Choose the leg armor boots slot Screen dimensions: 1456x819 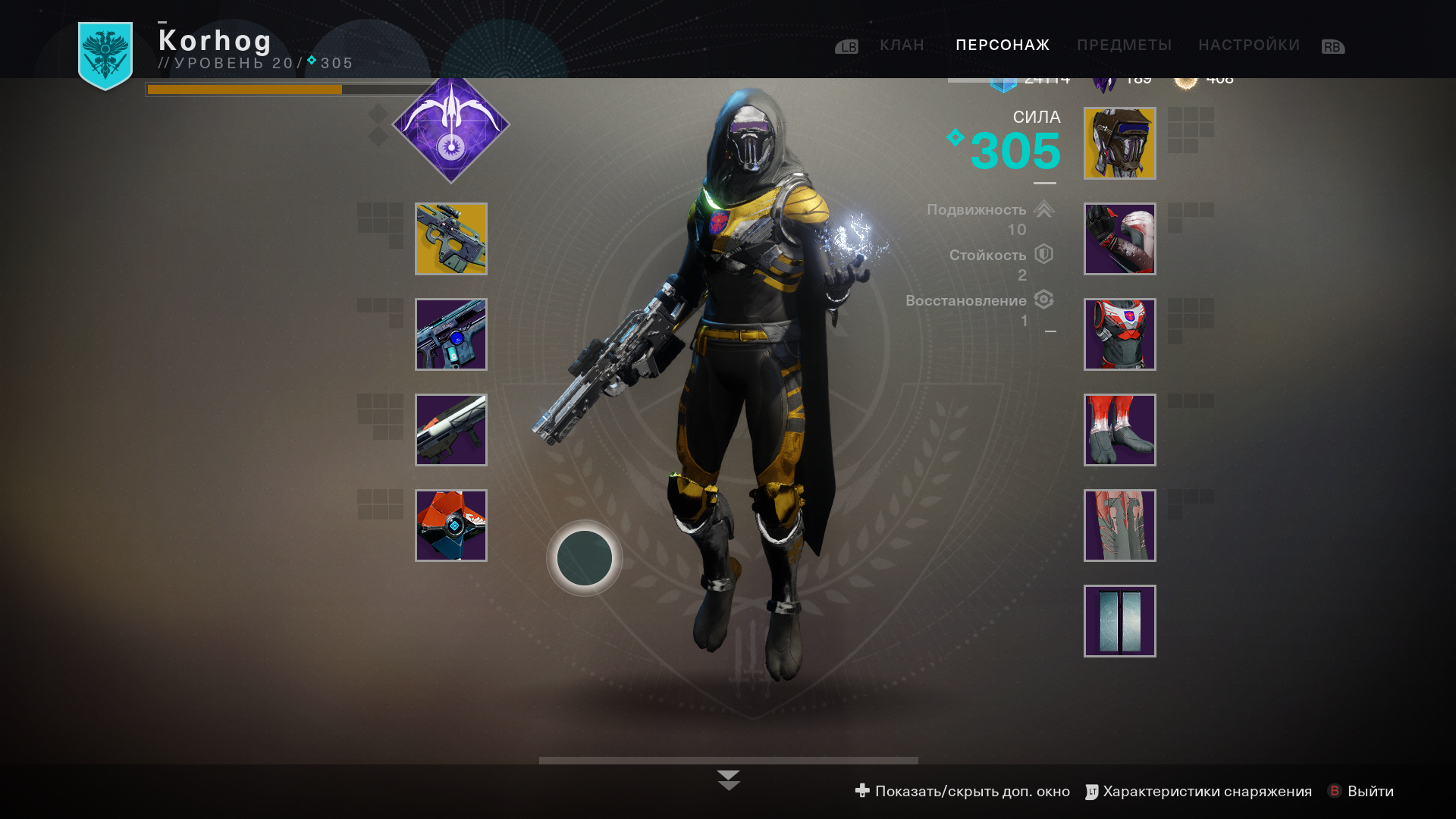[1119, 430]
